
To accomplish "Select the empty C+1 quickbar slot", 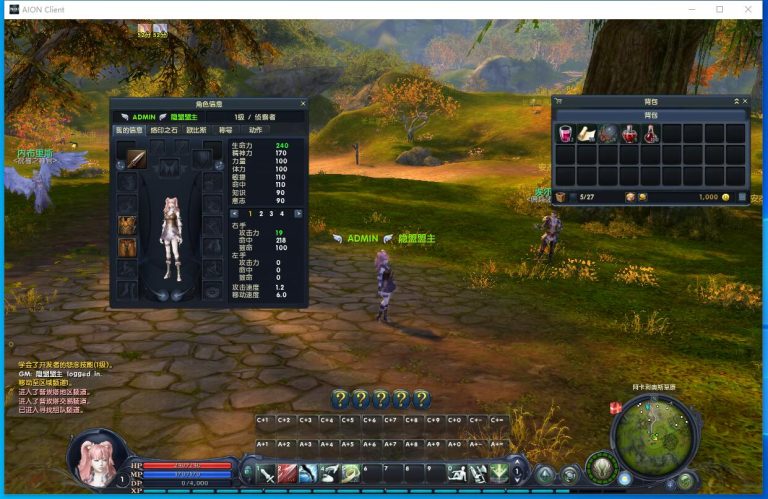I will tap(264, 421).
